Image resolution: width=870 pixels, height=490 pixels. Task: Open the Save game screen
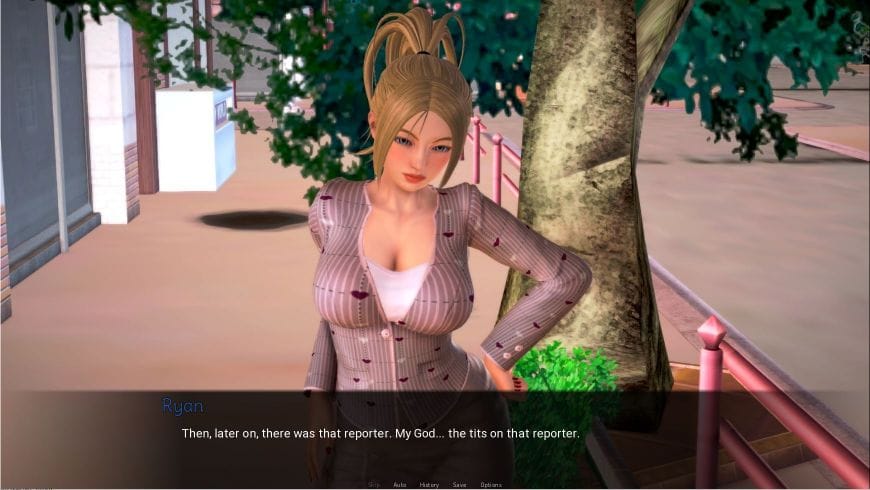click(459, 484)
